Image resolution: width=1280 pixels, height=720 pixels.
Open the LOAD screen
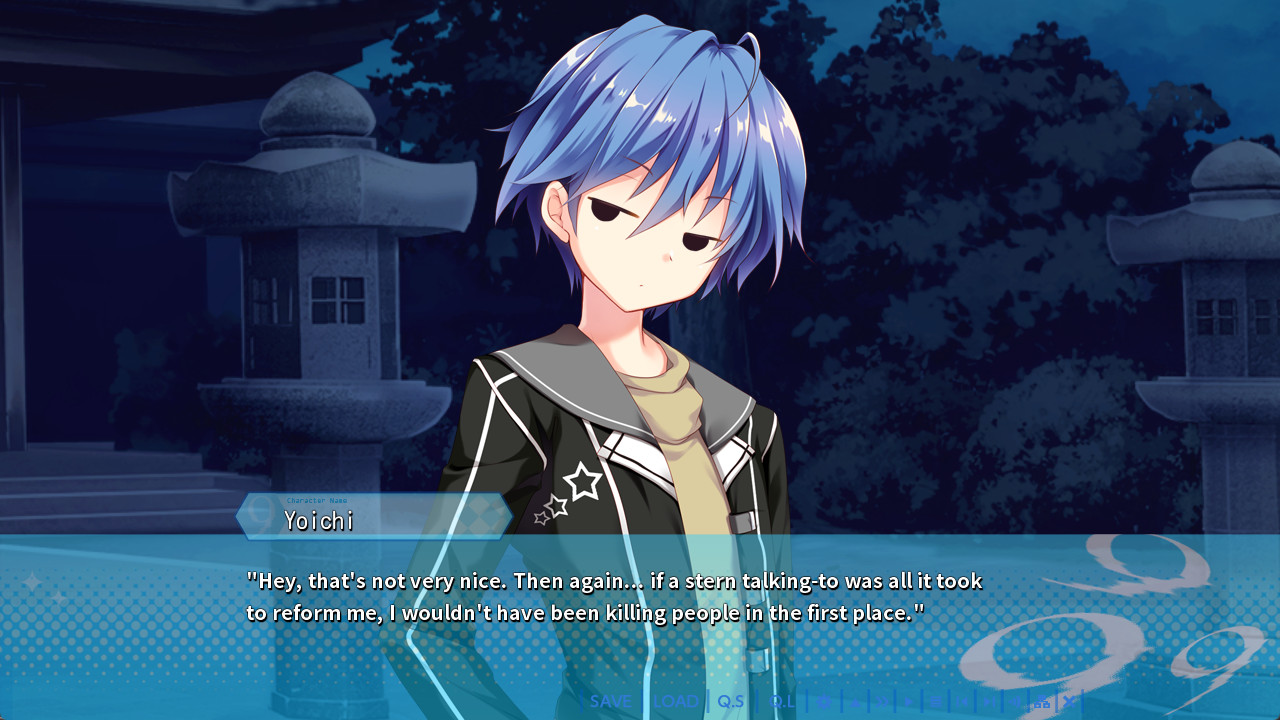click(x=675, y=701)
